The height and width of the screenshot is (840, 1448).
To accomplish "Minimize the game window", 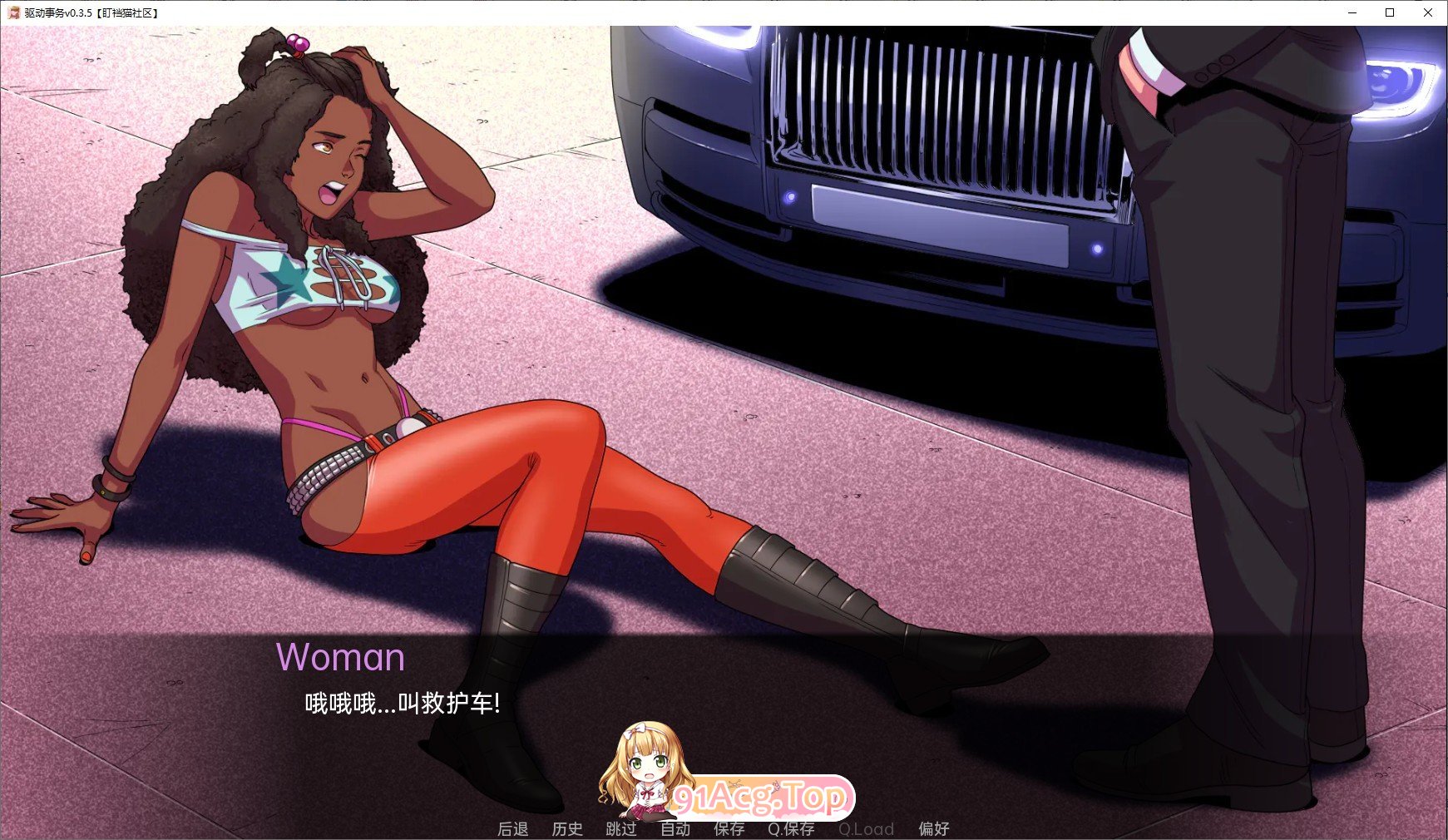I will 1353,12.
